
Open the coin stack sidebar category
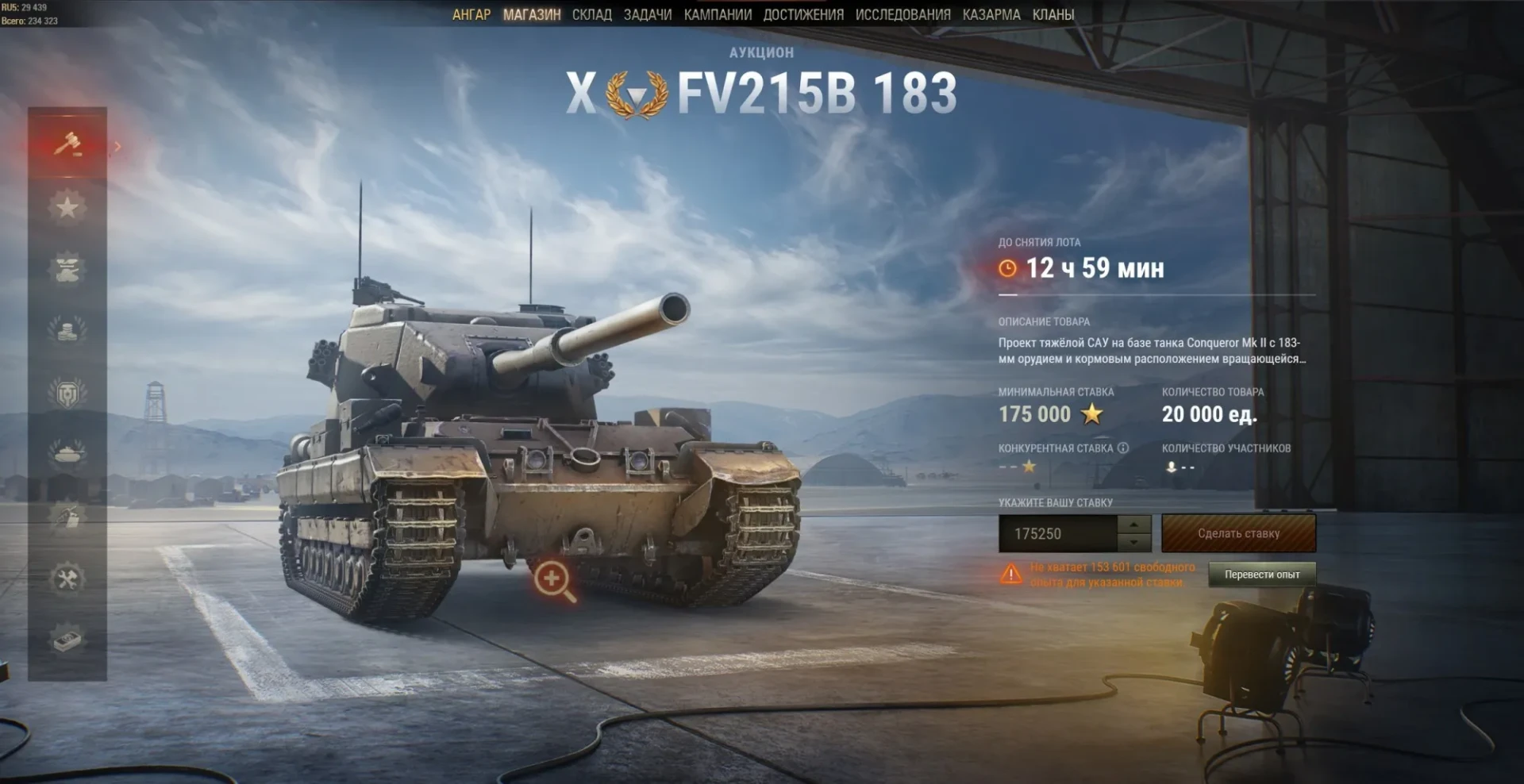[x=67, y=329]
